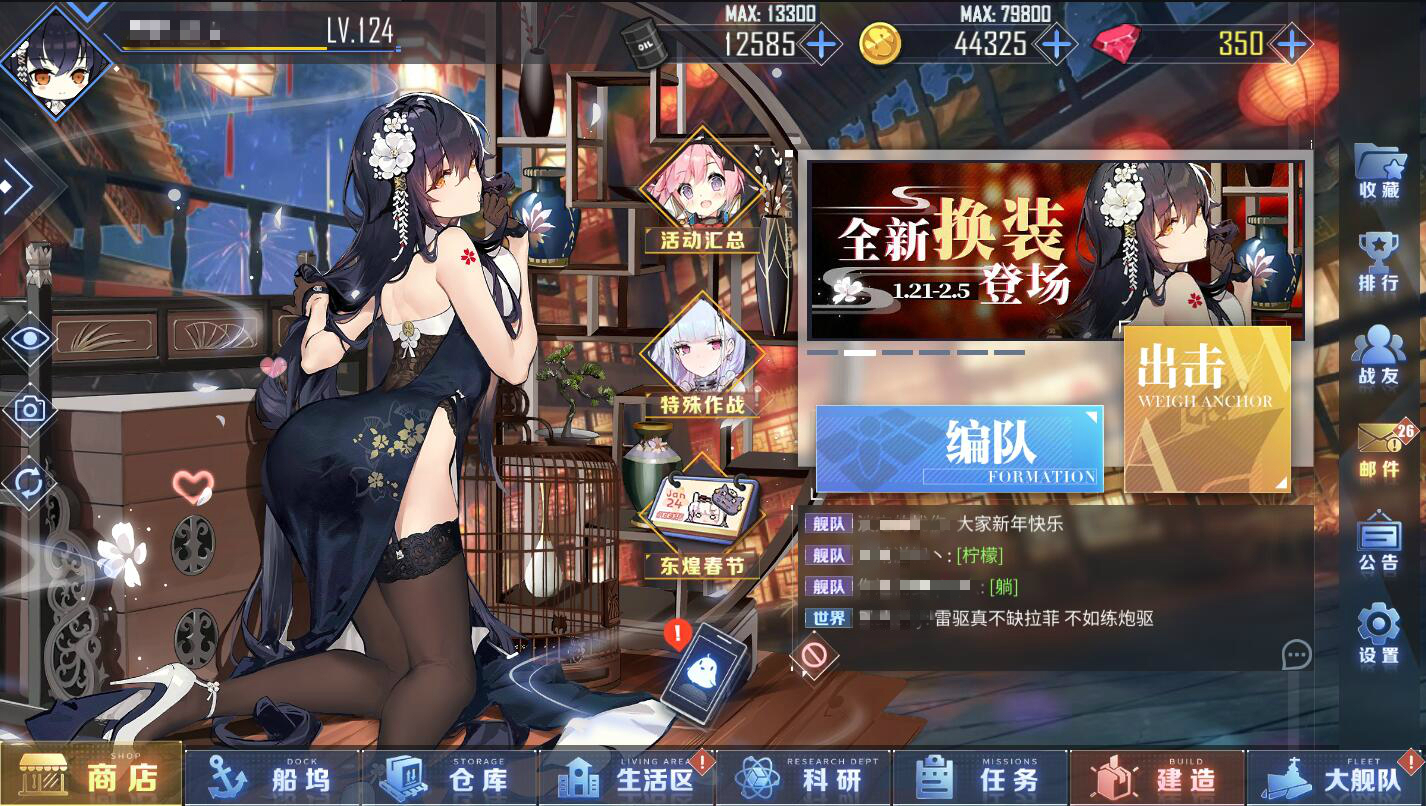Open the 战友 friends list

(x=1379, y=356)
